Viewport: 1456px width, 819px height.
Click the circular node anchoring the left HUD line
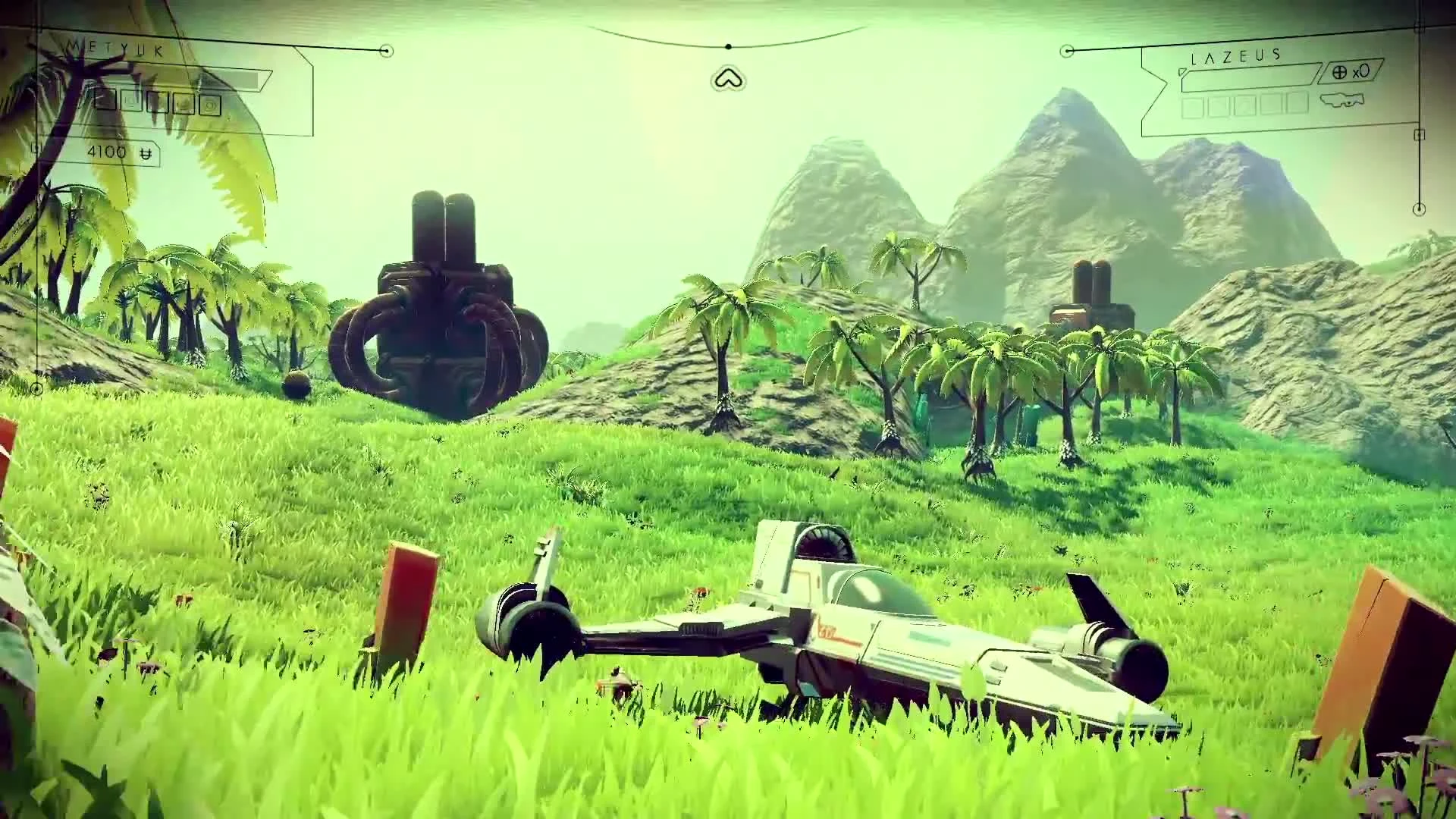388,51
